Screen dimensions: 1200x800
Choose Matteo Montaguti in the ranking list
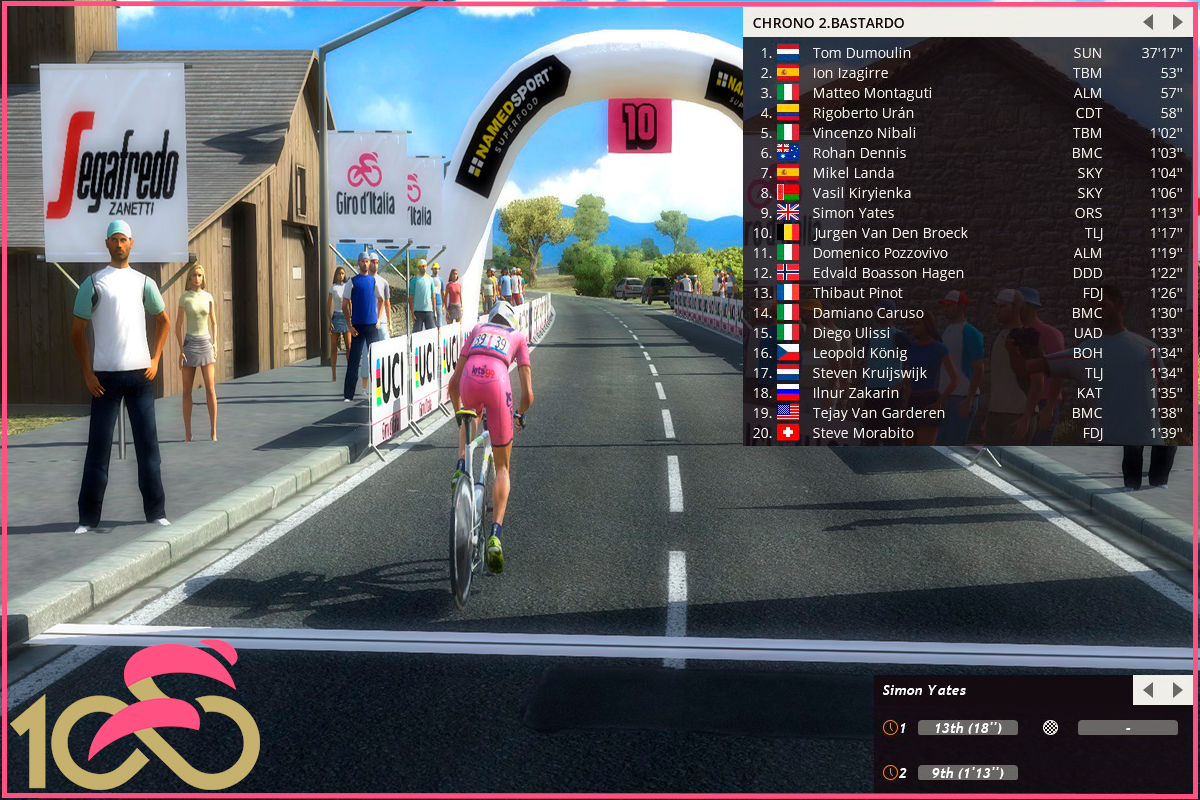click(x=871, y=93)
